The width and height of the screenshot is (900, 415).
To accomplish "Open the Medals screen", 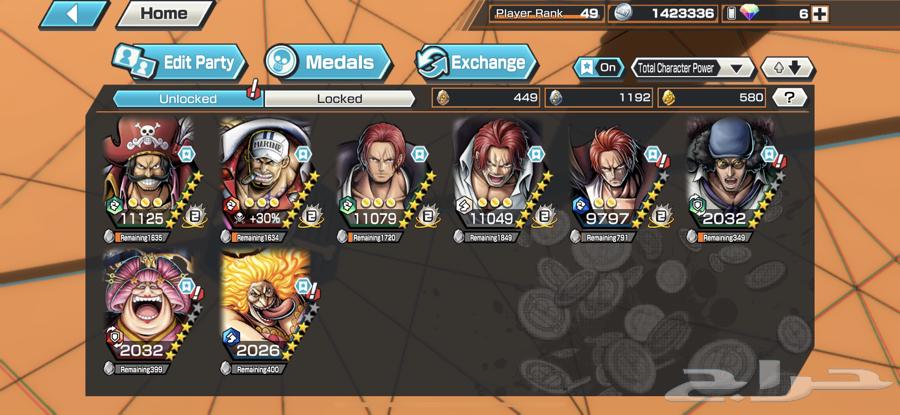I will 328,62.
